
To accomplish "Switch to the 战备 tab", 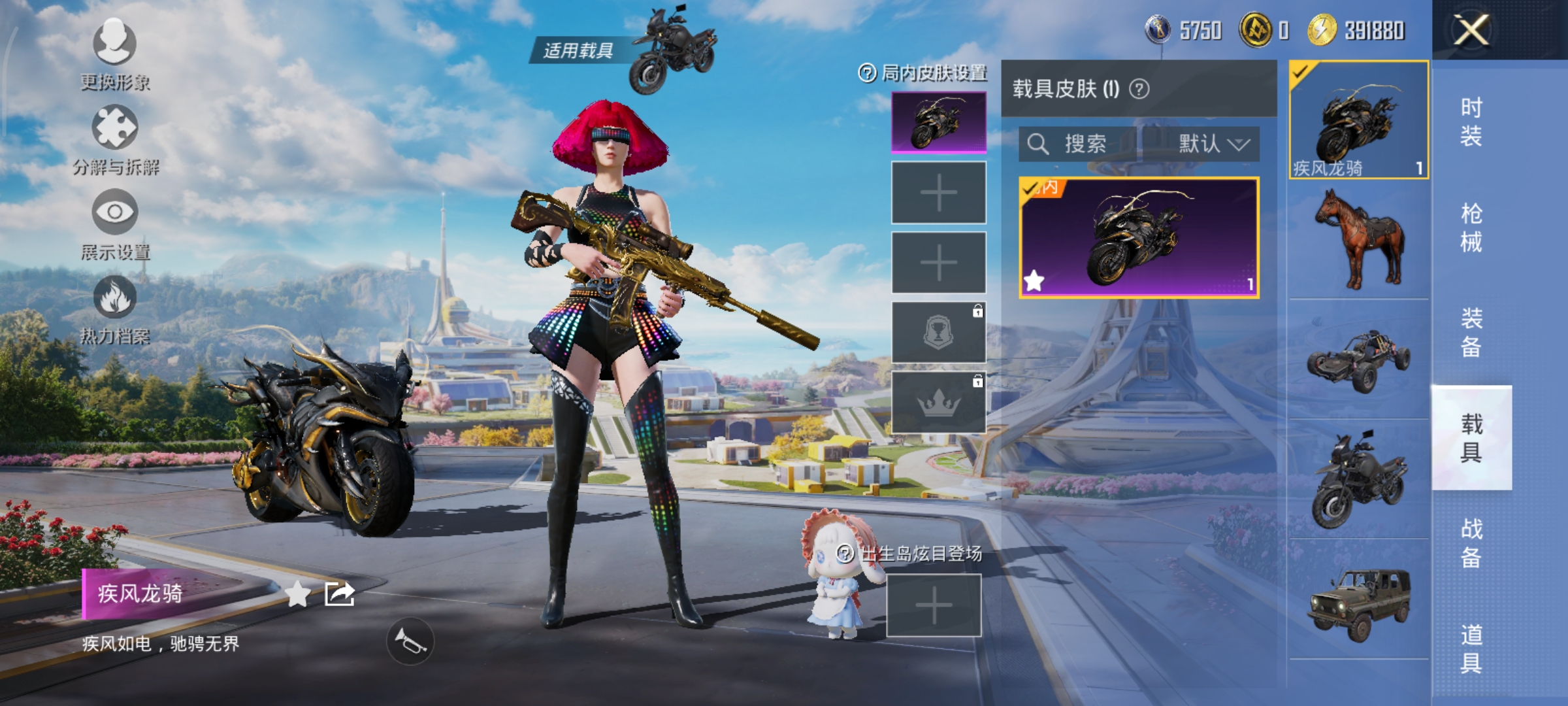I will 1471,543.
